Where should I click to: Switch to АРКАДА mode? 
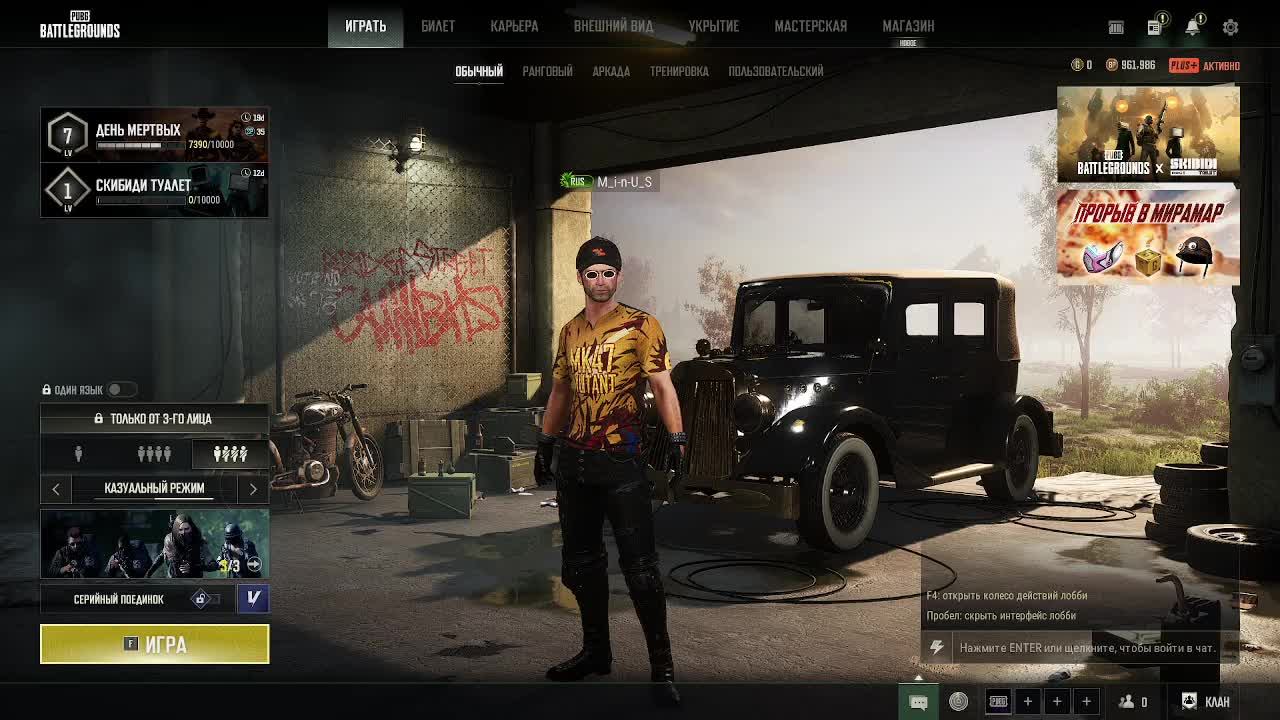pos(611,71)
